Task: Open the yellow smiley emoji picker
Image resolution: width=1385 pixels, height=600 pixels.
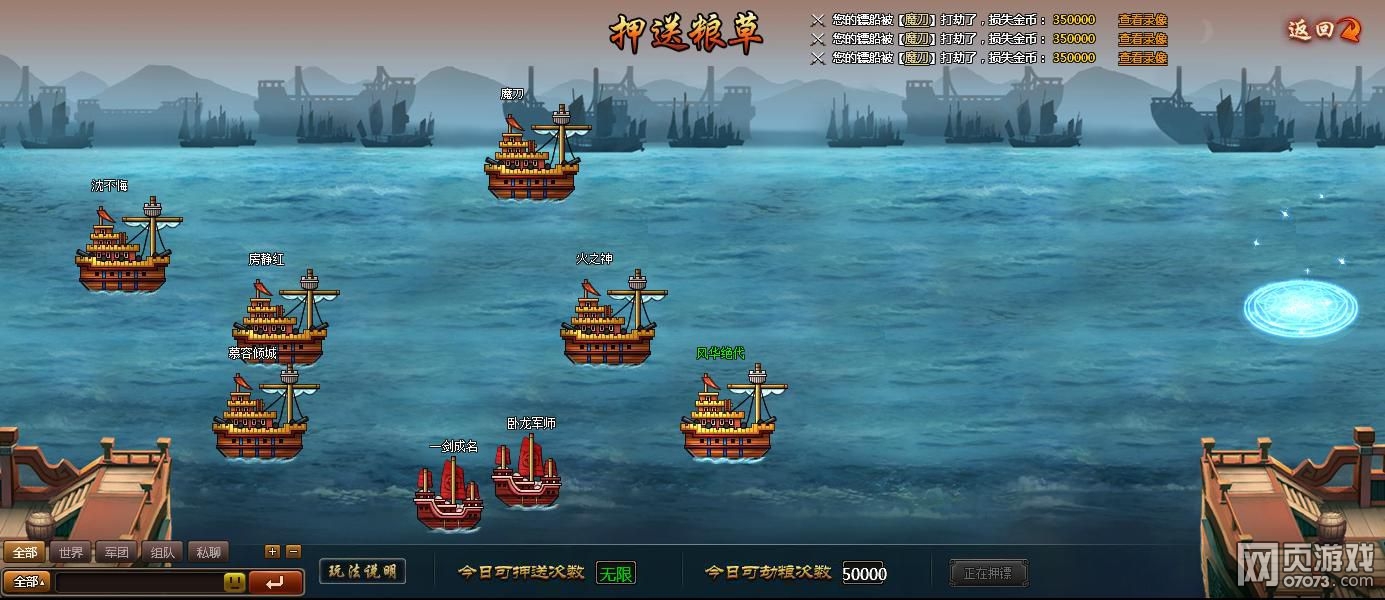Action: [x=234, y=582]
